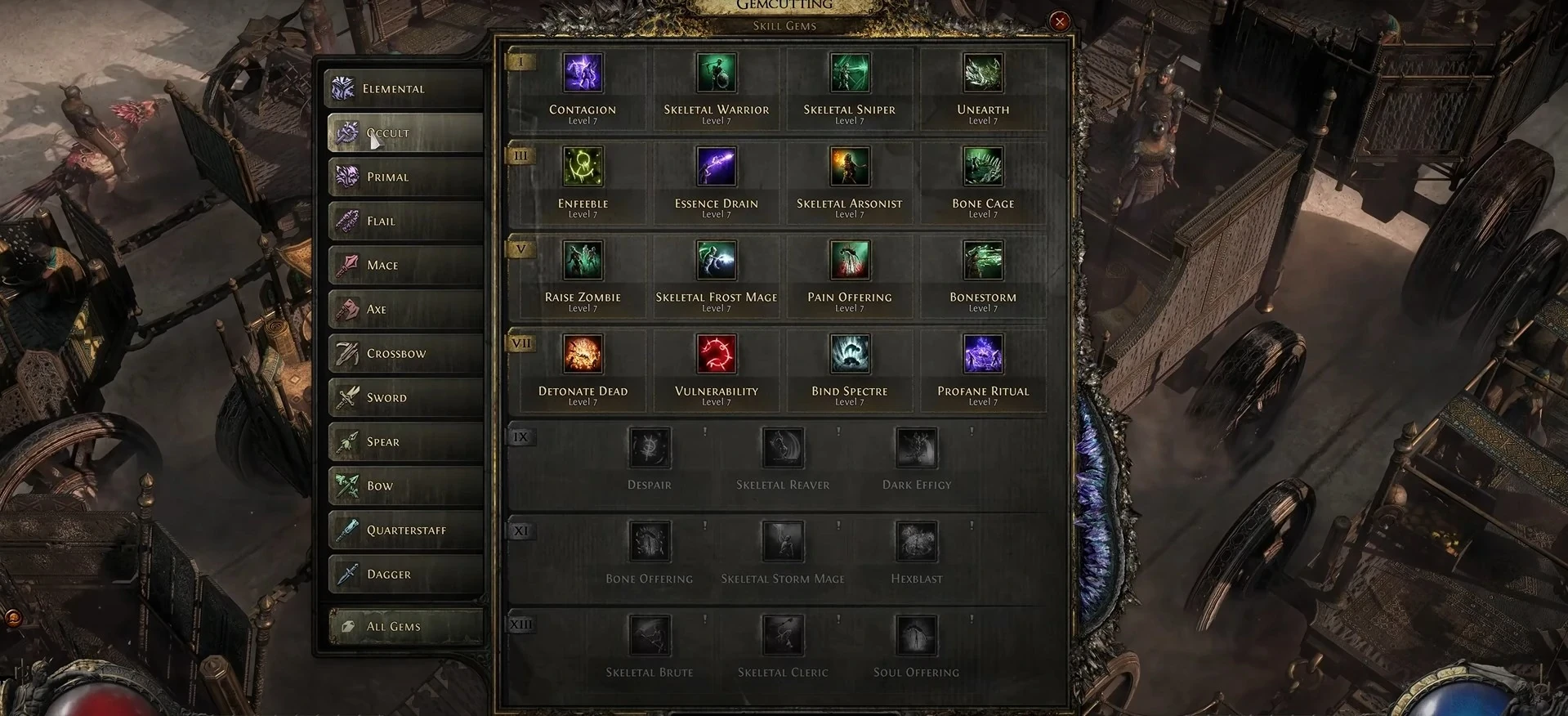Select the Bonestorm gem icon

pos(982,261)
